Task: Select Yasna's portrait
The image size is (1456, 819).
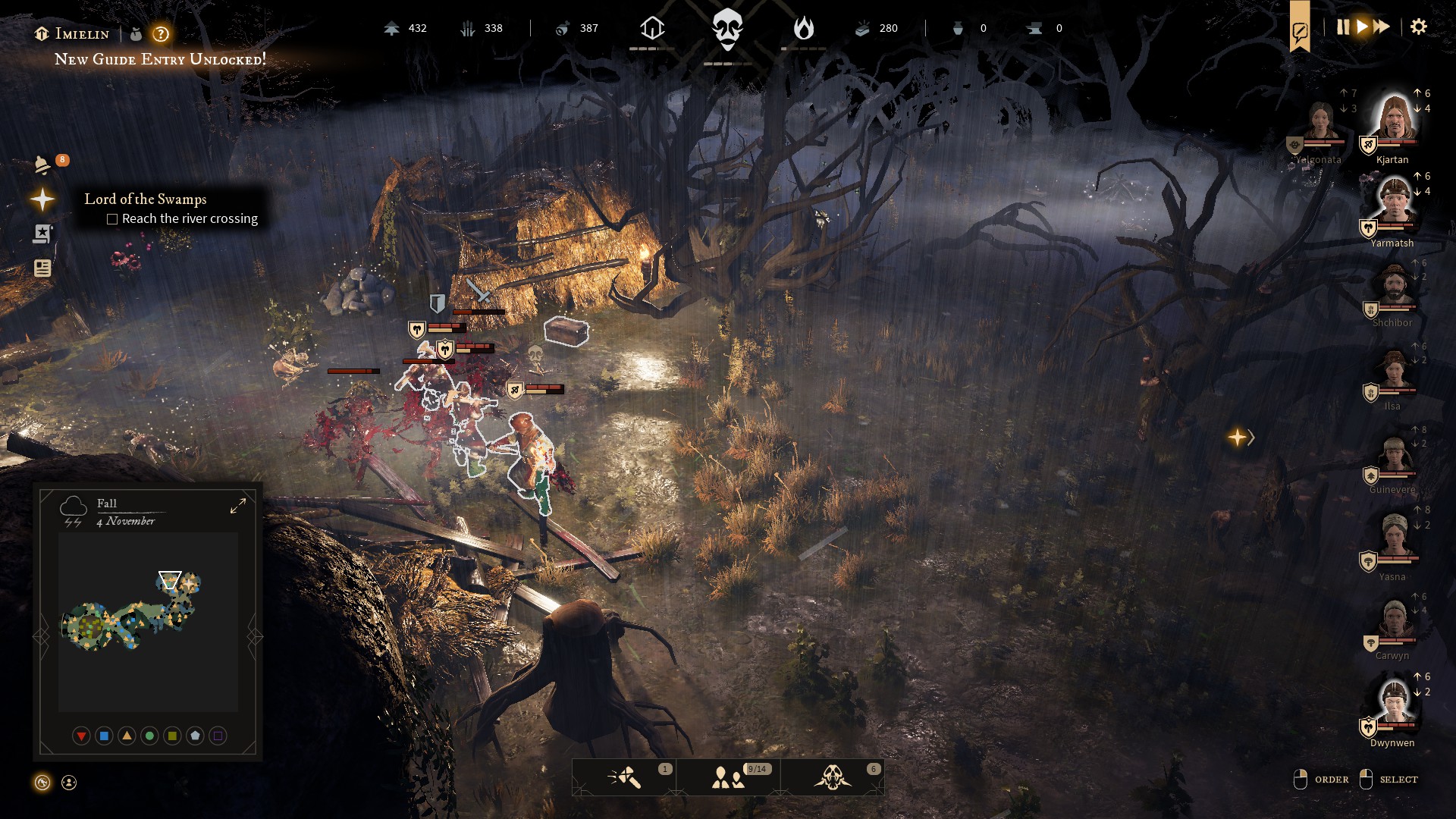Action: [1394, 538]
